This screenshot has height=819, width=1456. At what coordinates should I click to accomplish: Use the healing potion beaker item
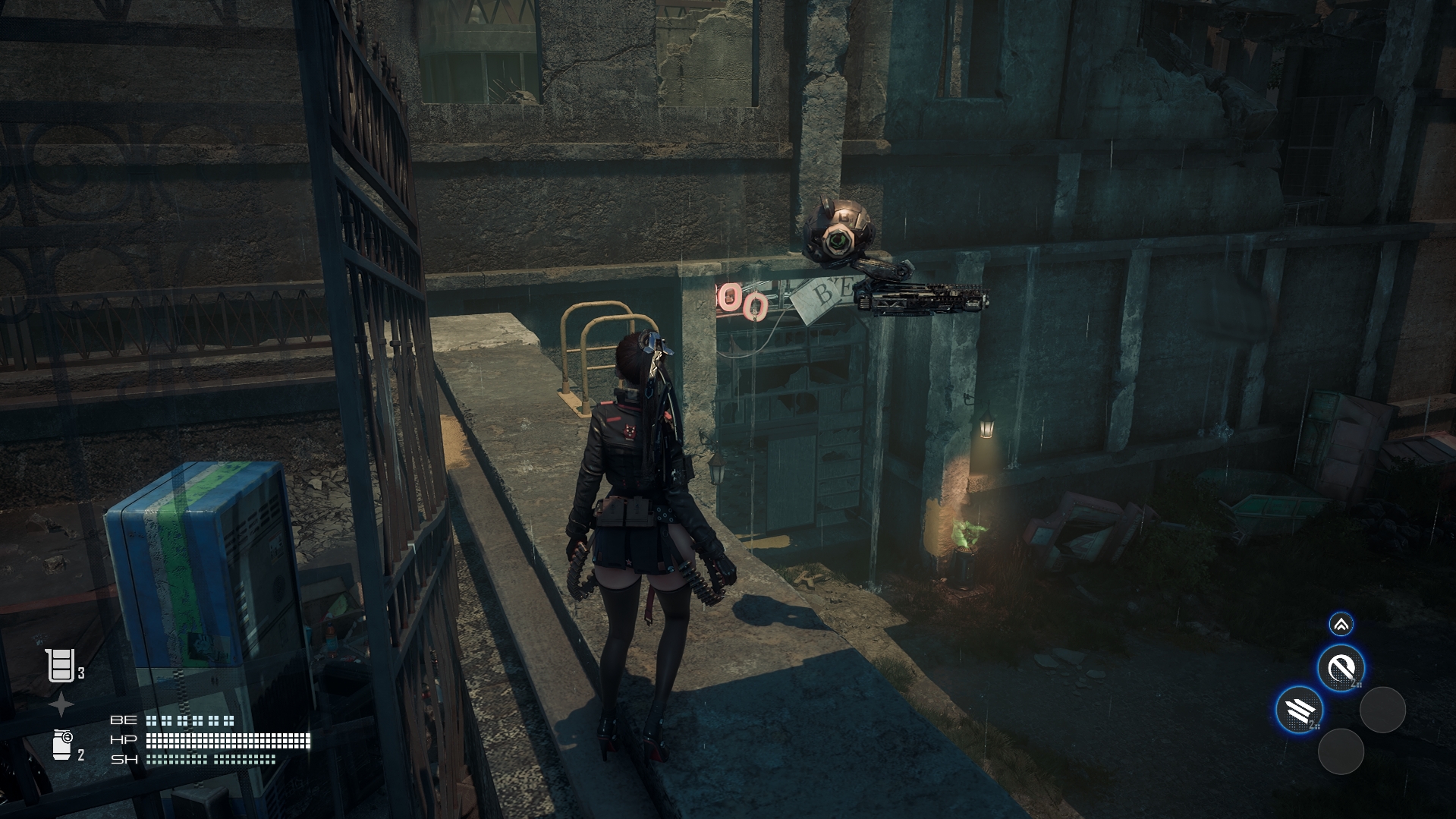click(61, 666)
